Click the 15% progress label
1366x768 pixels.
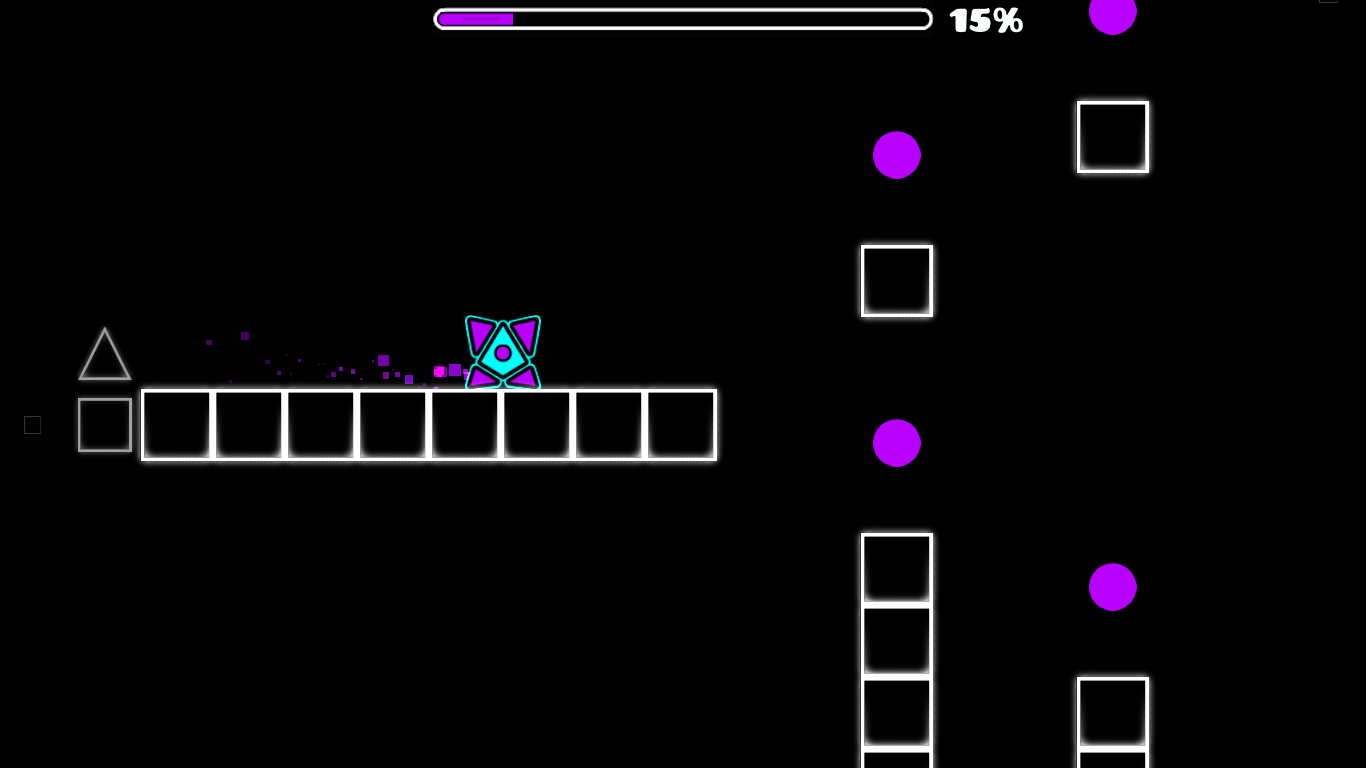(x=985, y=19)
